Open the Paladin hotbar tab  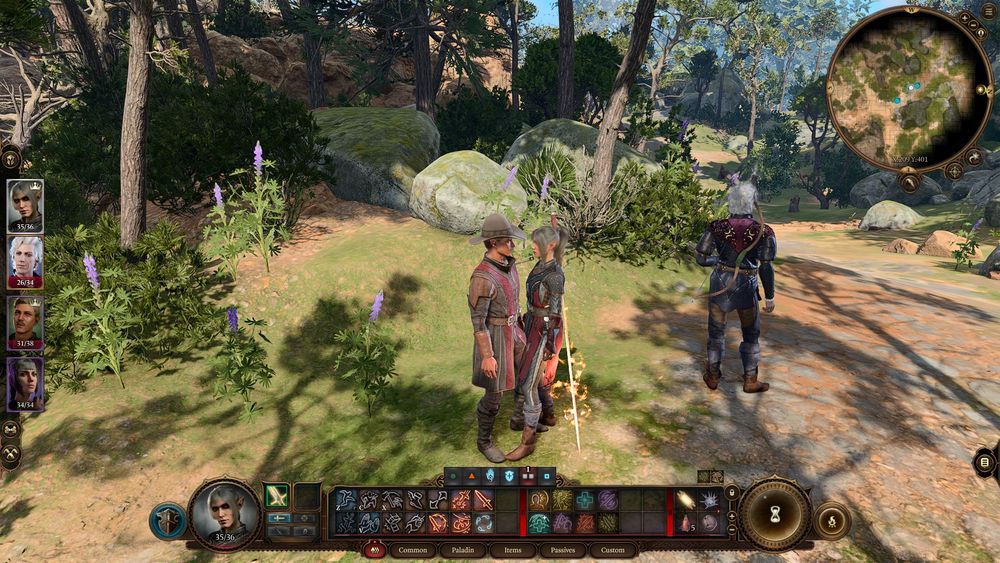pyautogui.click(x=462, y=550)
